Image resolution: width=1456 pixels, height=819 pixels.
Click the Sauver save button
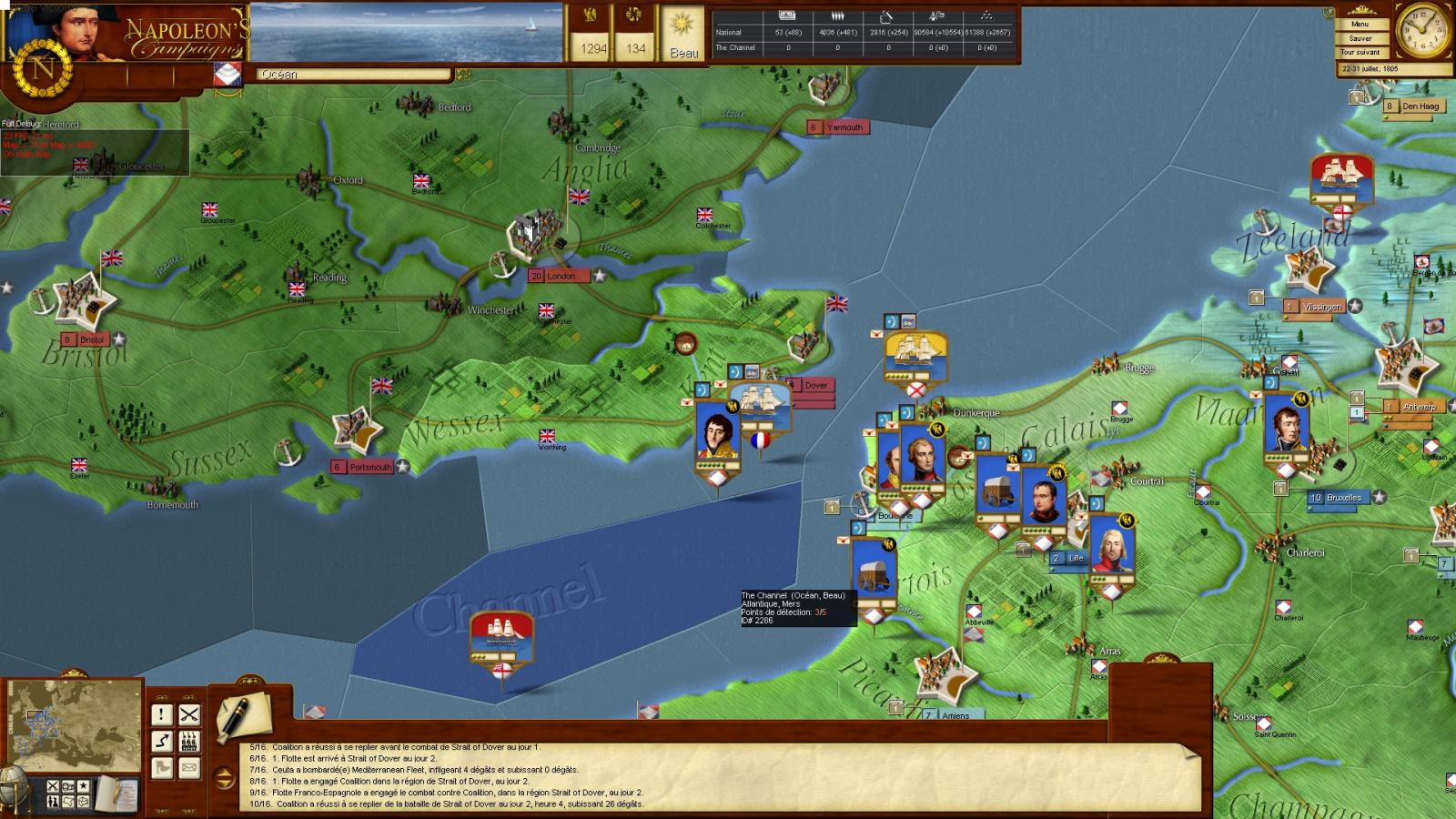[x=1360, y=38]
